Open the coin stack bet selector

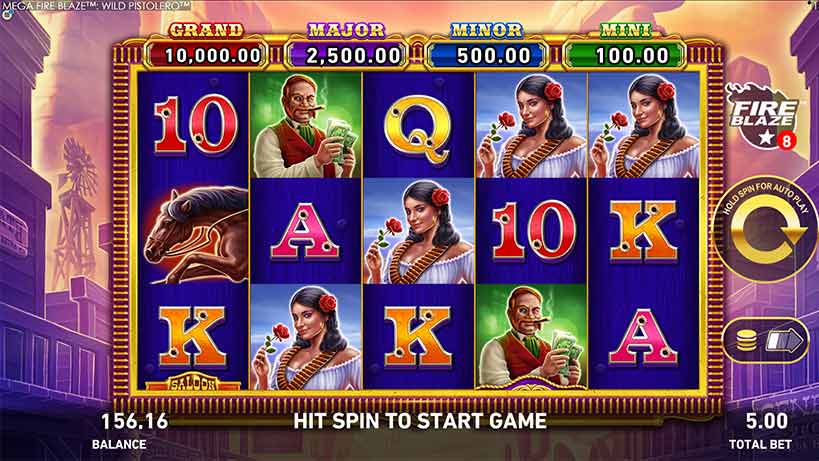coord(768,341)
